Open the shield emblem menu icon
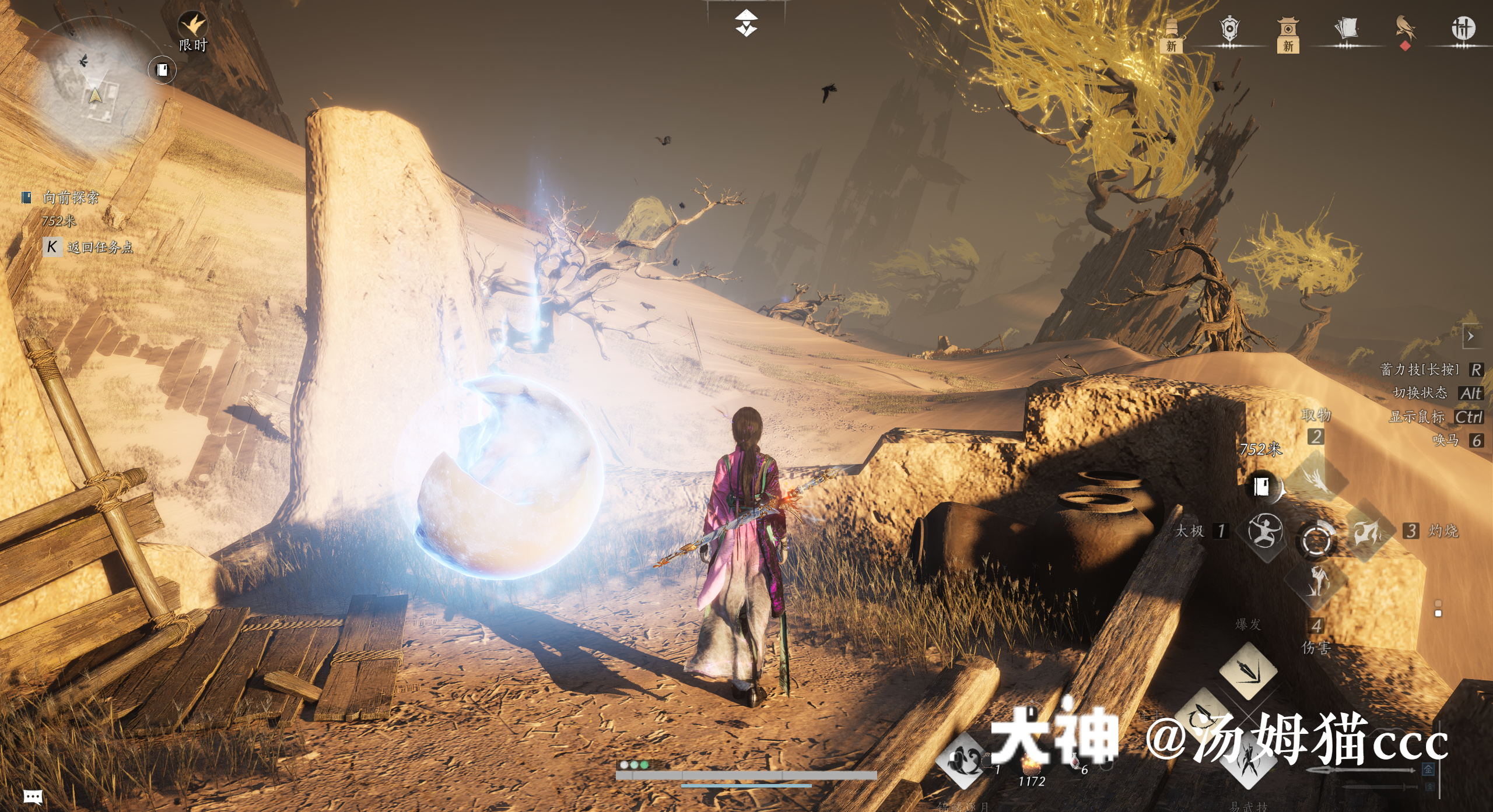 click(1229, 29)
